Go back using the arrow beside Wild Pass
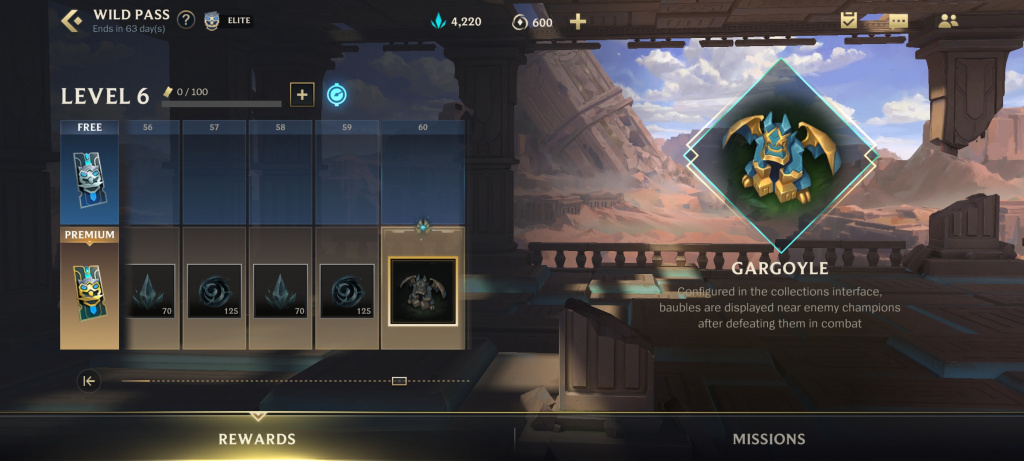This screenshot has width=1024, height=461. click(72, 20)
